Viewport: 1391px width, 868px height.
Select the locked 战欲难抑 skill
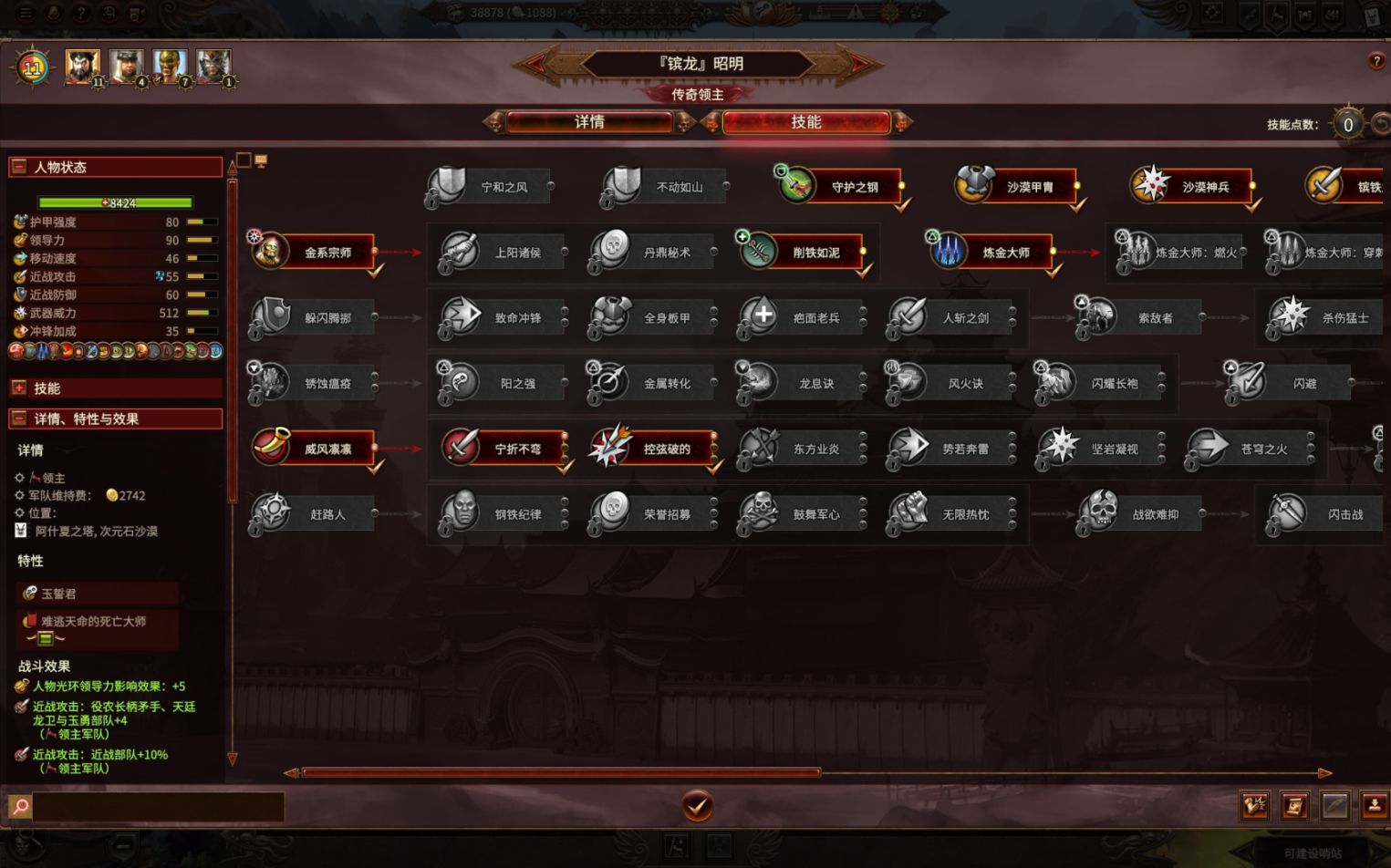[x=1142, y=514]
